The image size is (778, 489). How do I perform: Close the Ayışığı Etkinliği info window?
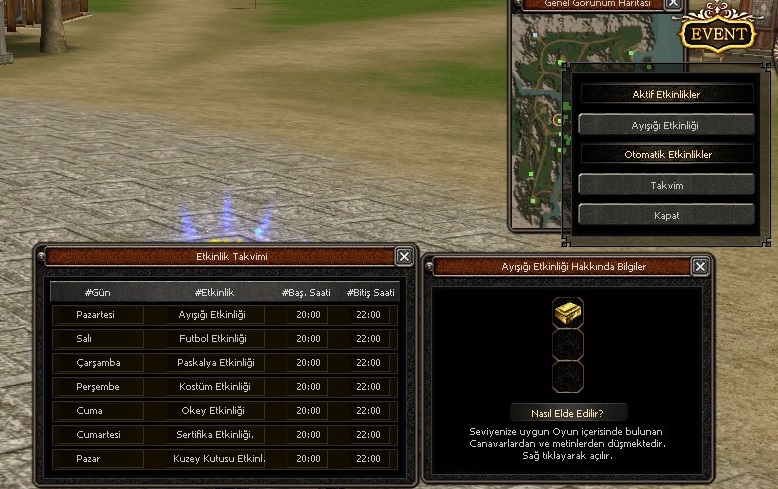point(700,266)
